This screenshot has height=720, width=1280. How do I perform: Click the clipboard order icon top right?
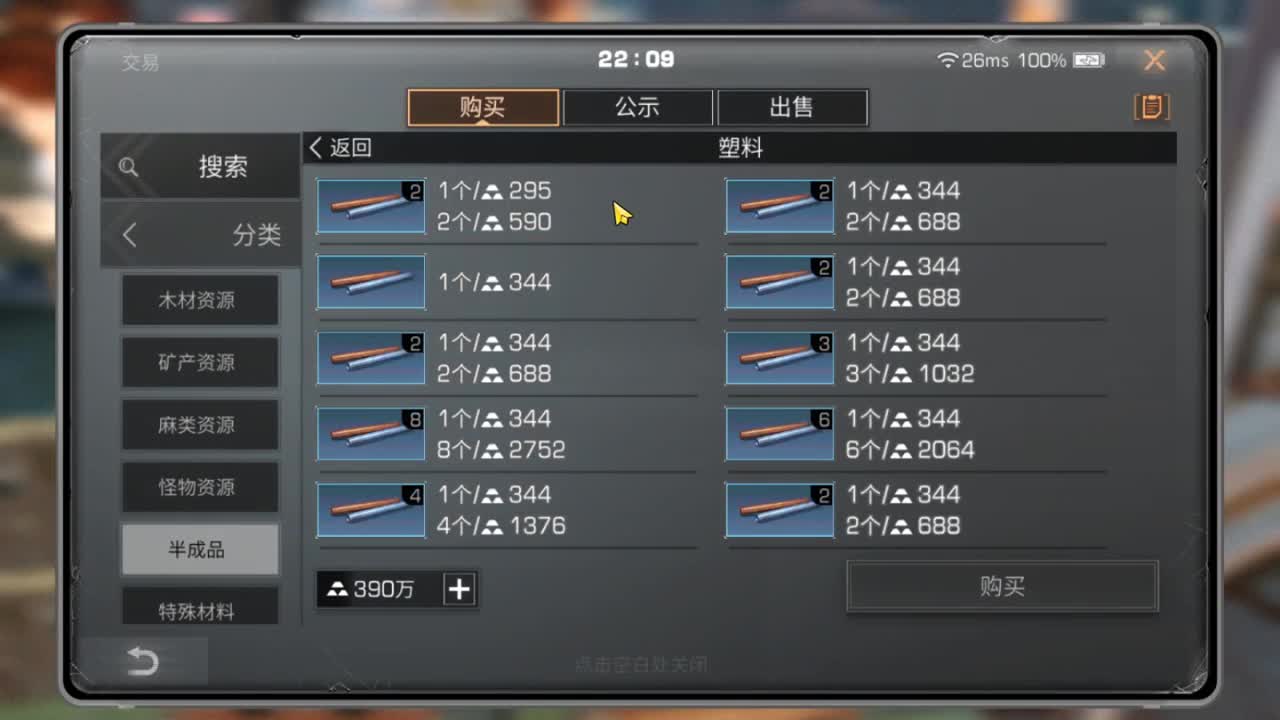coord(1150,107)
